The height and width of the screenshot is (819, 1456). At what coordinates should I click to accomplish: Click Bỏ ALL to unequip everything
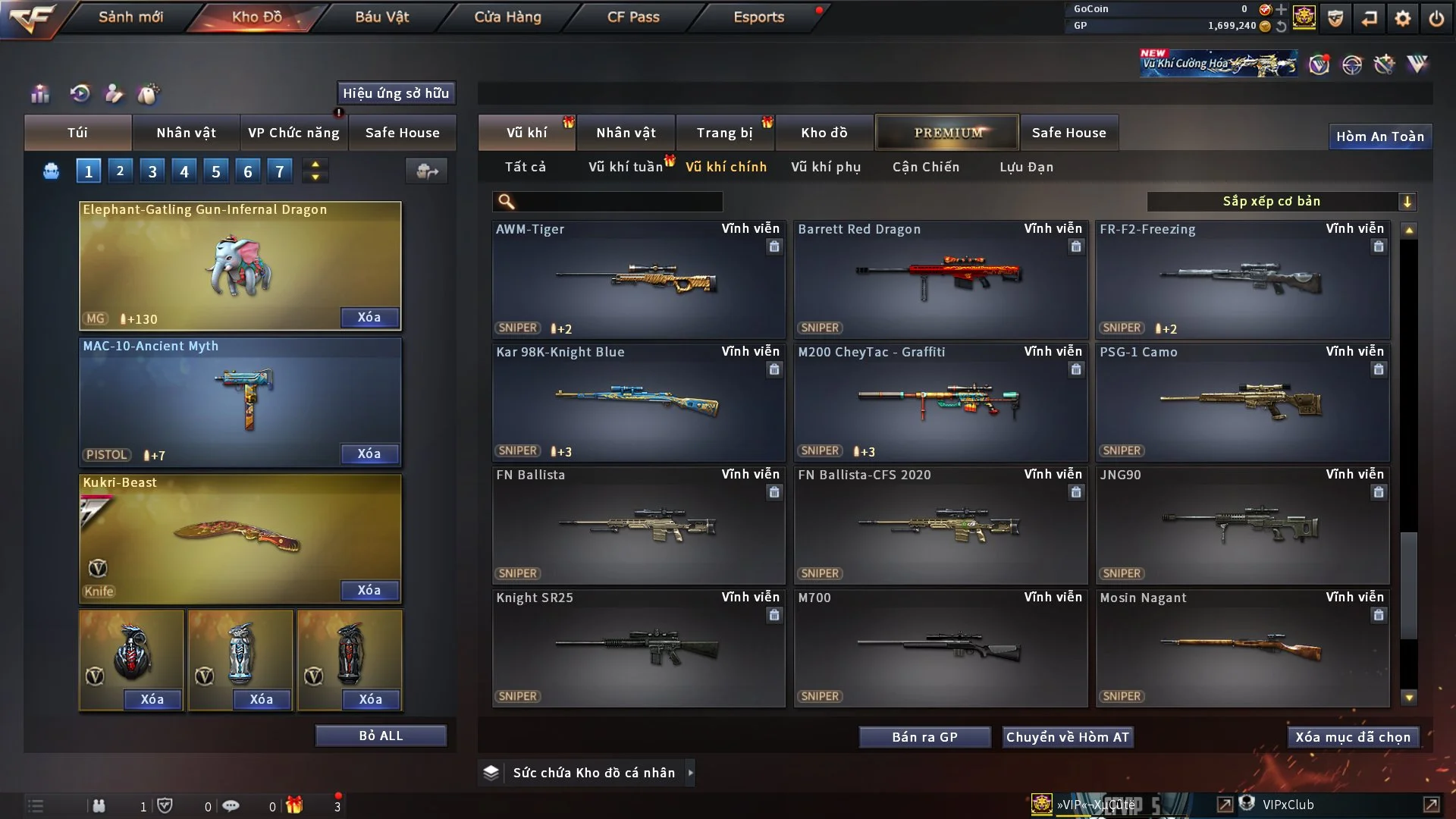[381, 736]
